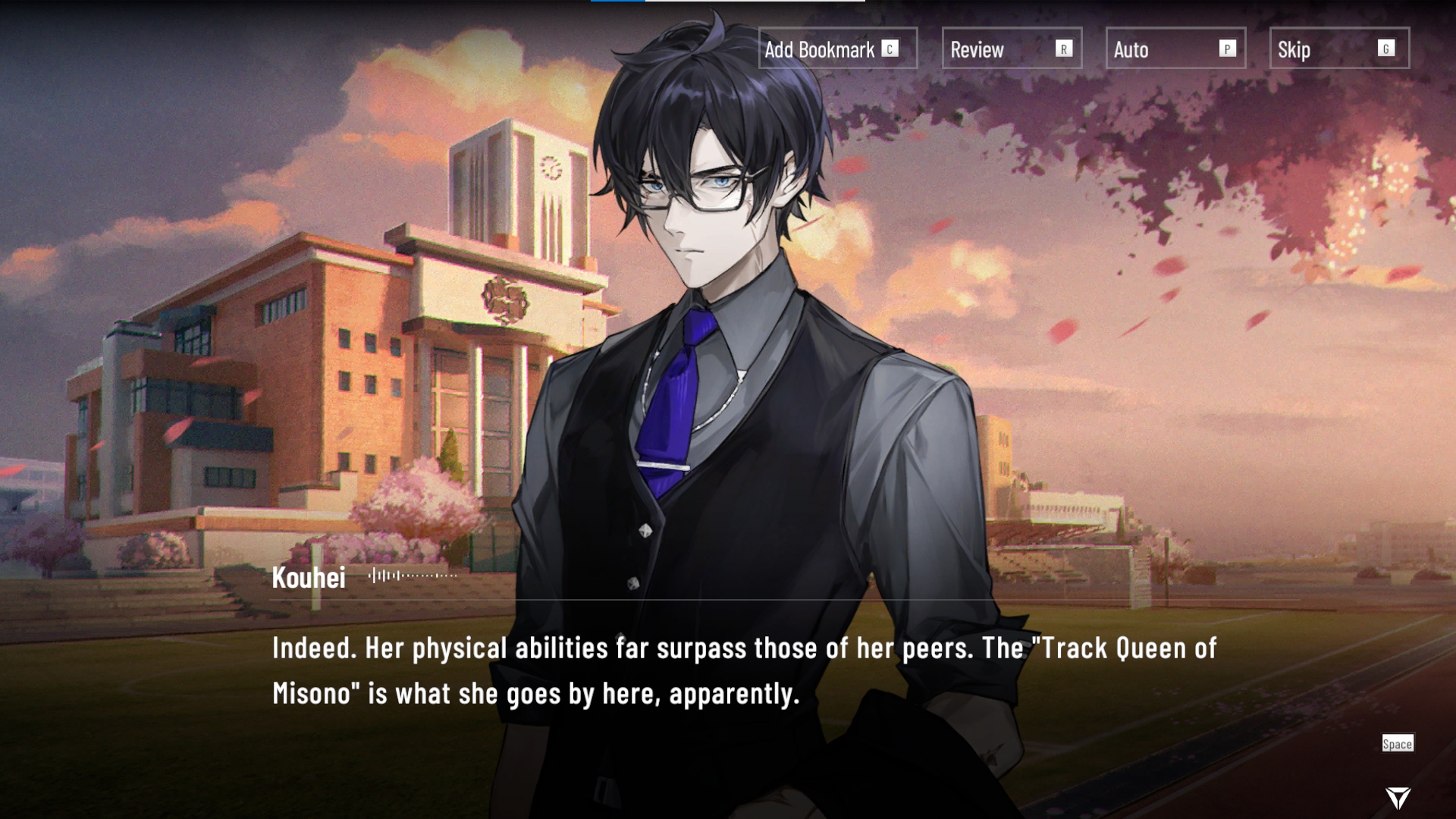The image size is (1456, 819).
Task: Enable Auto dialogue playback
Action: click(x=1175, y=49)
